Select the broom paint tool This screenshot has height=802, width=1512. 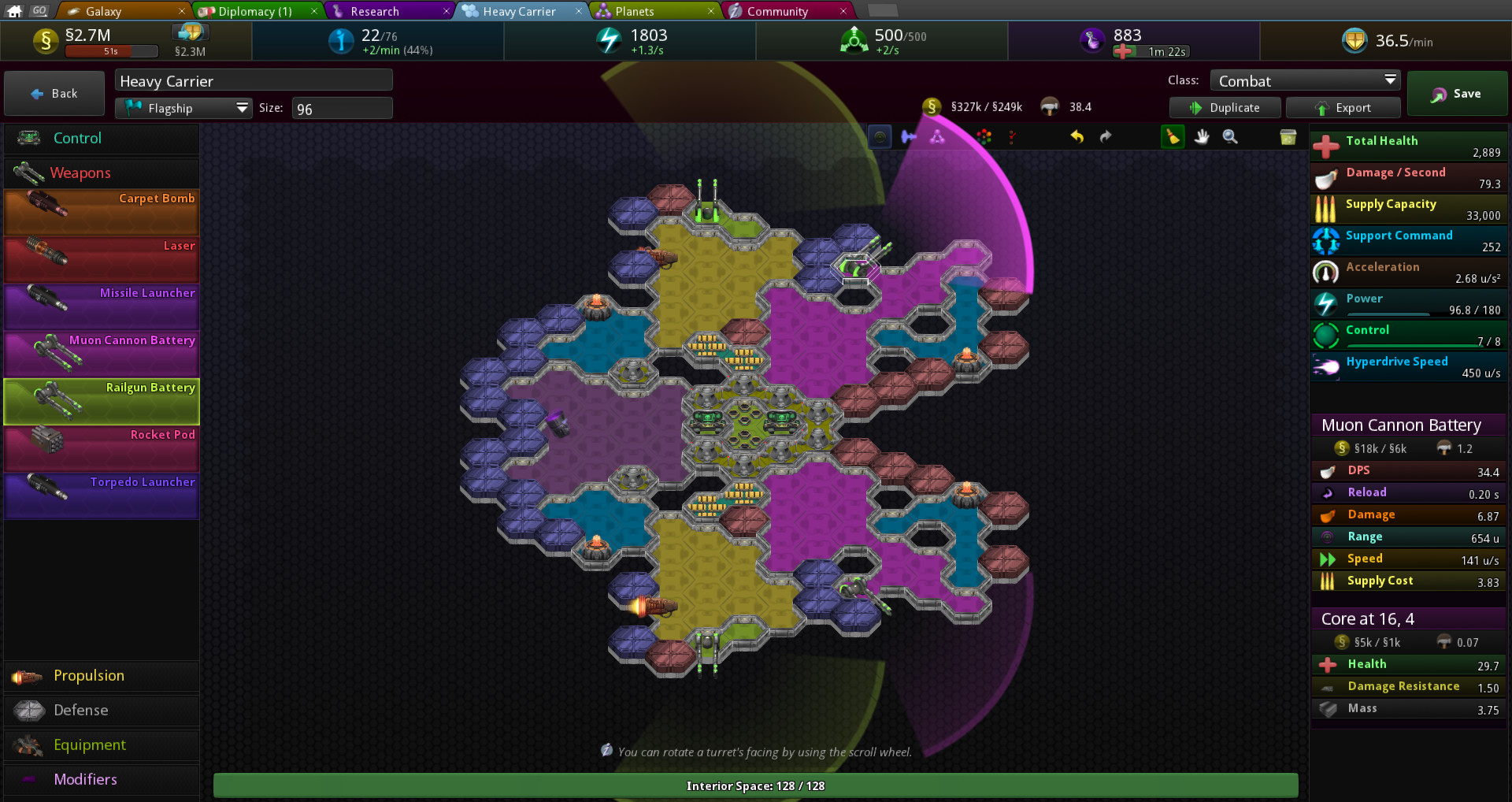1173,136
